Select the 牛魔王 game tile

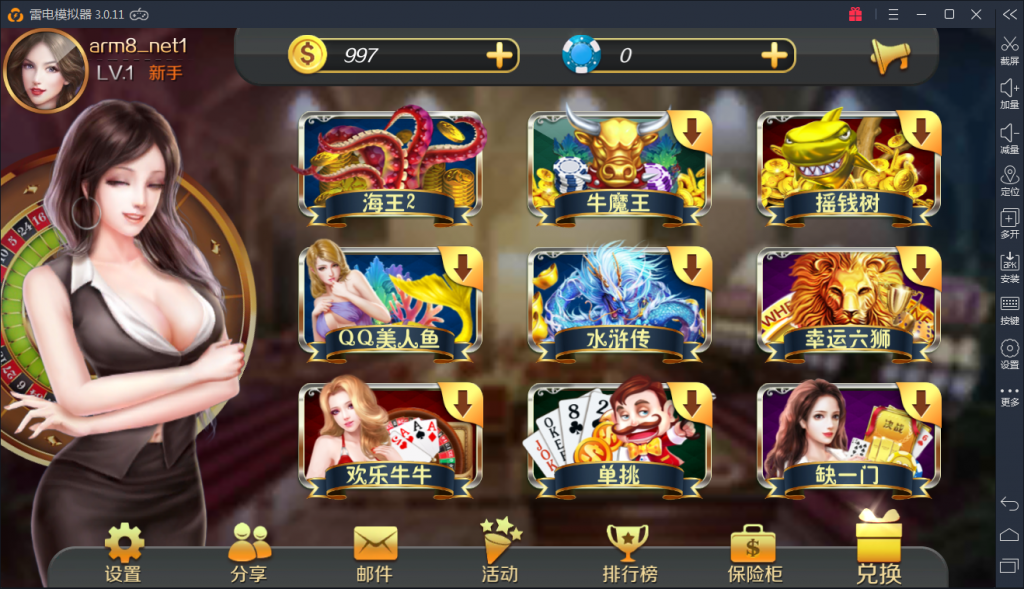coord(620,167)
